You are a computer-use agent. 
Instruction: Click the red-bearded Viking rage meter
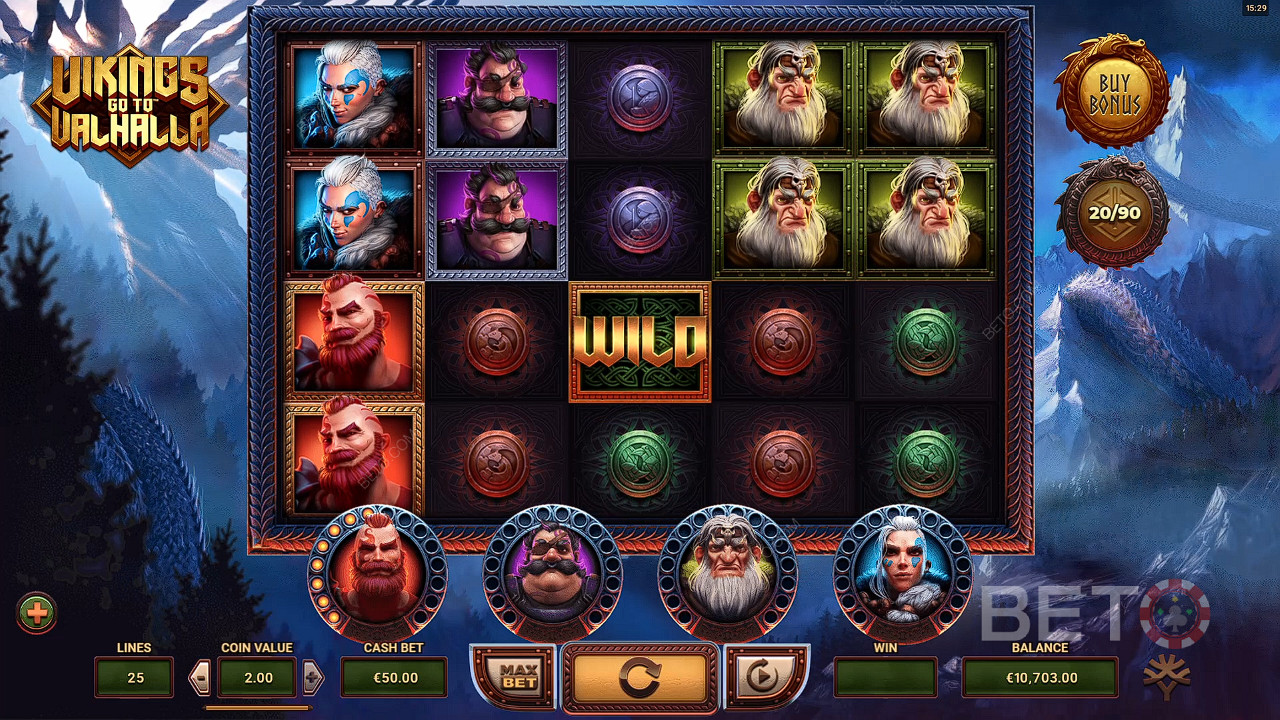[377, 573]
